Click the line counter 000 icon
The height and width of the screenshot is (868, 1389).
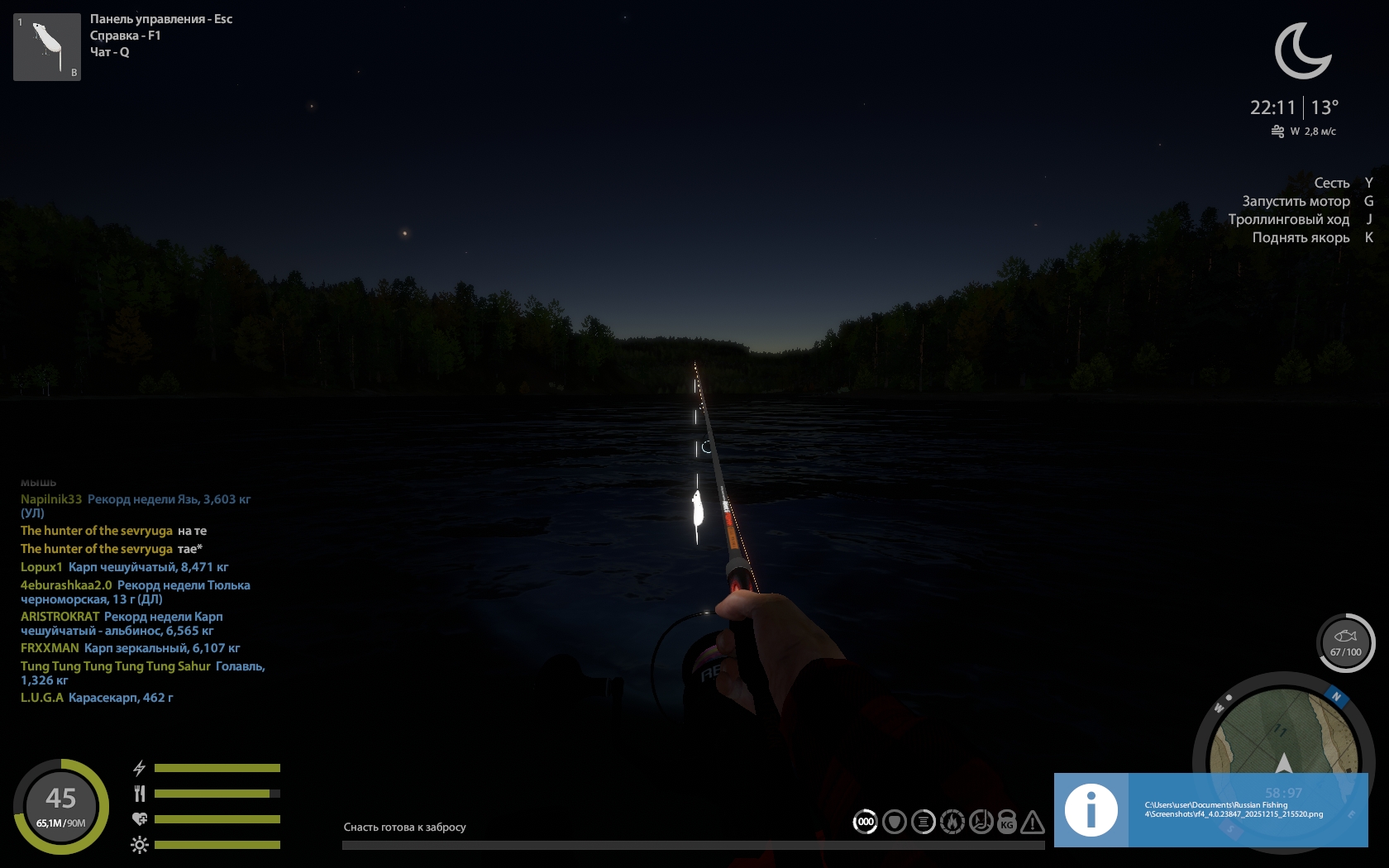click(866, 822)
